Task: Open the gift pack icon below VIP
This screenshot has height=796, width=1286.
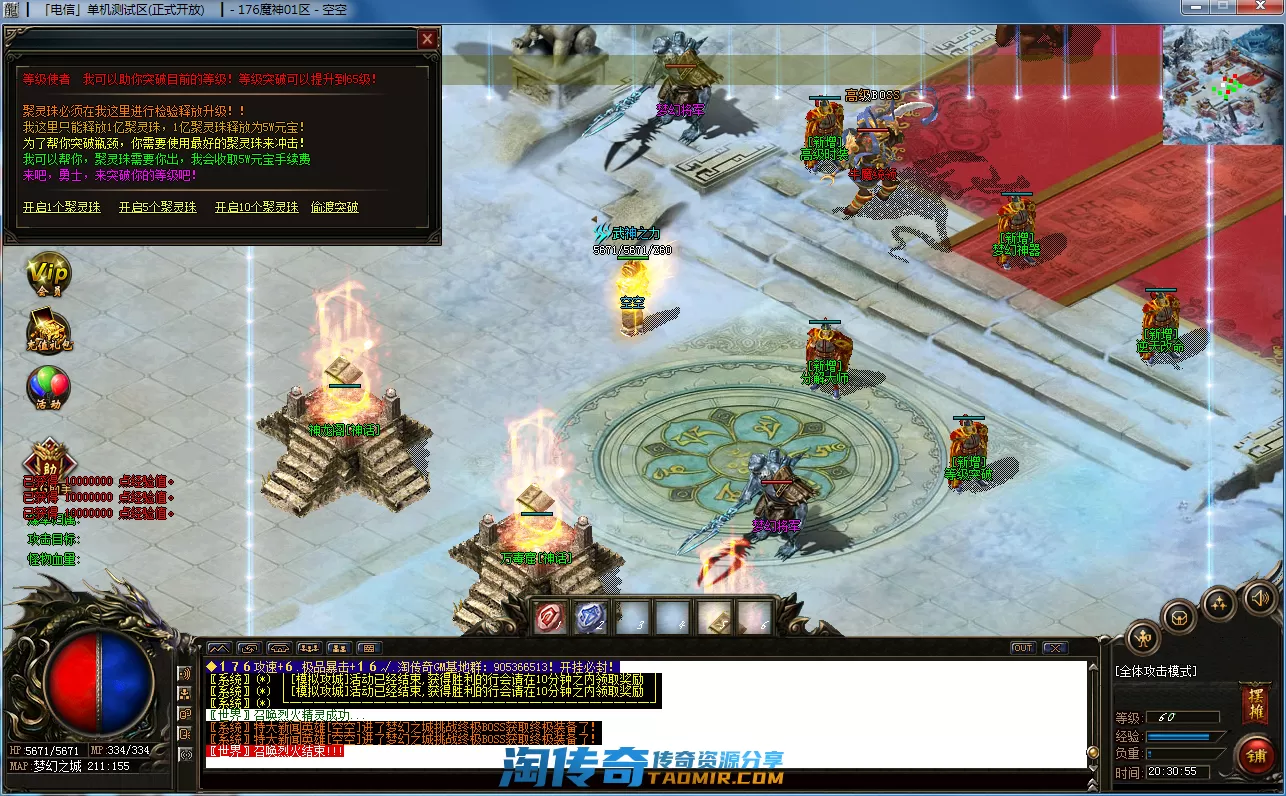Action: click(48, 332)
